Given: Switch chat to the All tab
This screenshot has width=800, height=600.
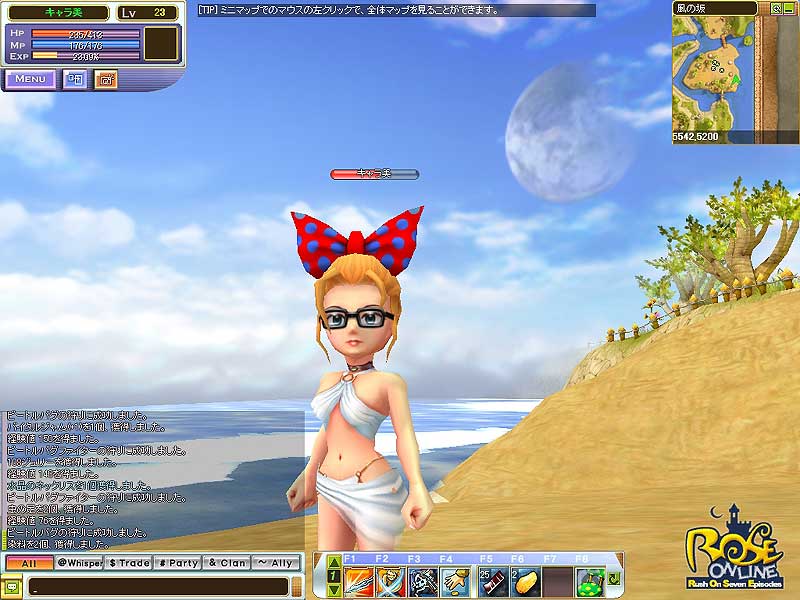Looking at the screenshot, I should pos(28,563).
